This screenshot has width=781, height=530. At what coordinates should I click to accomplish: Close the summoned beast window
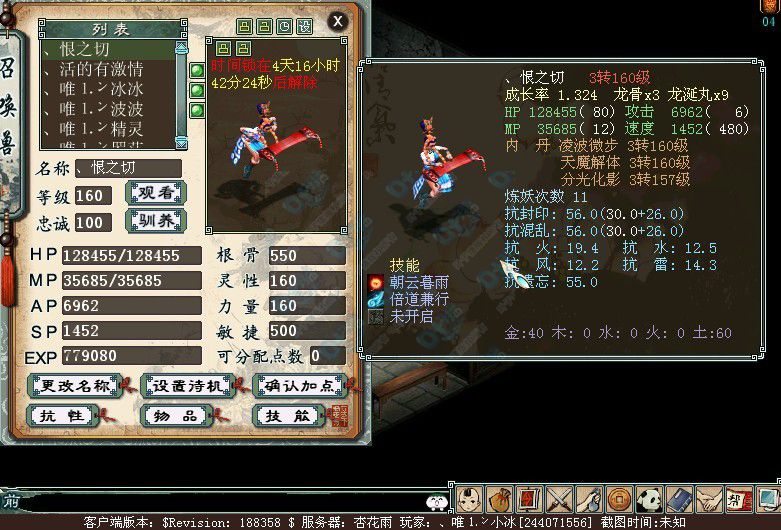pyautogui.click(x=337, y=20)
